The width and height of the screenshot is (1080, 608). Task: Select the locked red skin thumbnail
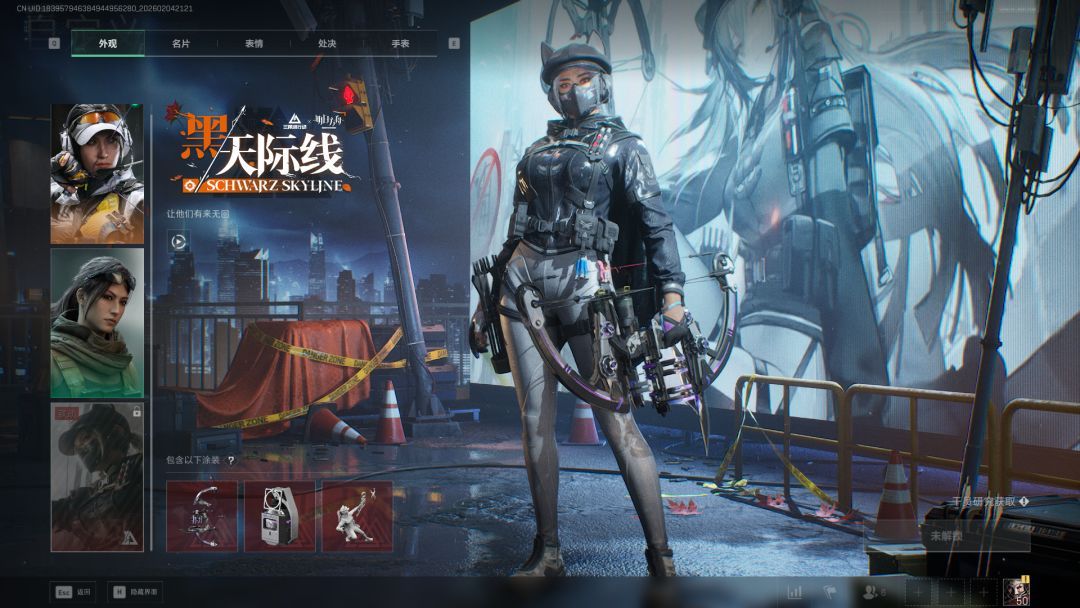[x=97, y=476]
